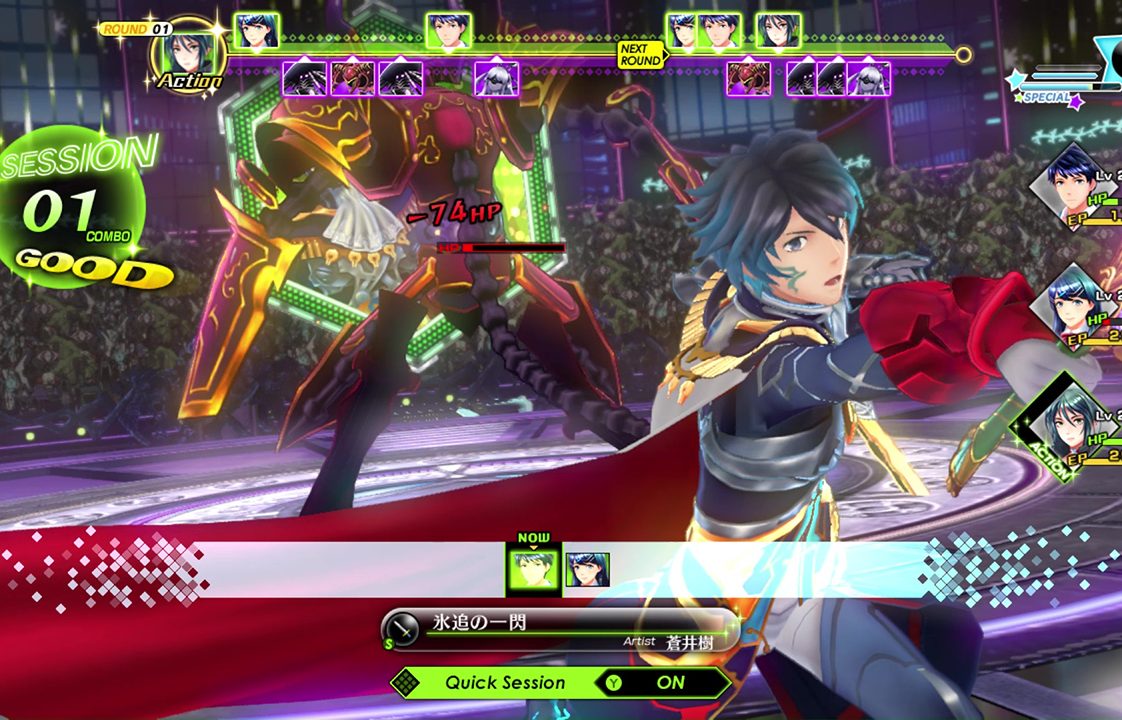This screenshot has height=720, width=1122.
Task: Select the white-haired enemy turn icon before Next Round
Action: coord(495,78)
